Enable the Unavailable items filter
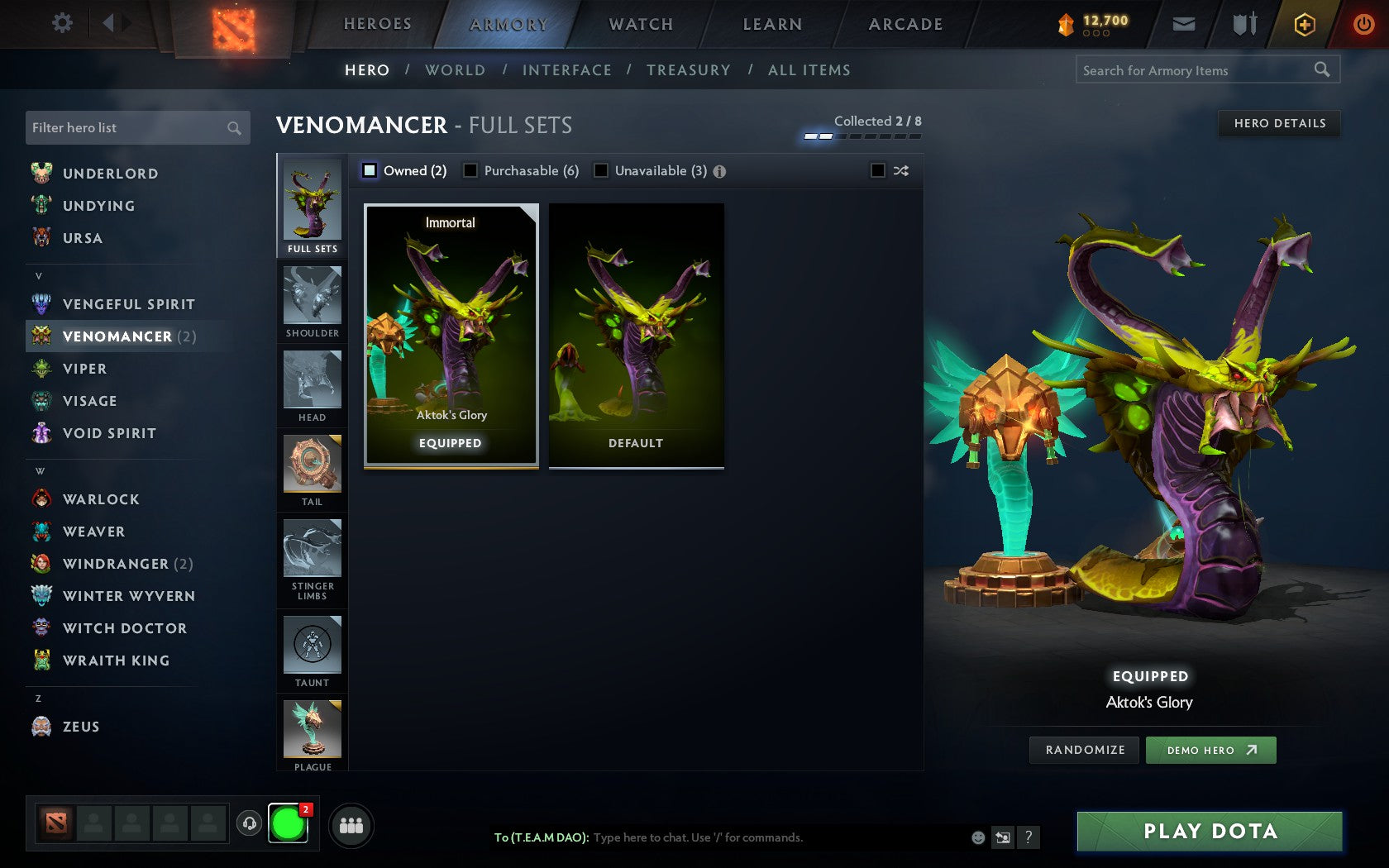 [600, 170]
